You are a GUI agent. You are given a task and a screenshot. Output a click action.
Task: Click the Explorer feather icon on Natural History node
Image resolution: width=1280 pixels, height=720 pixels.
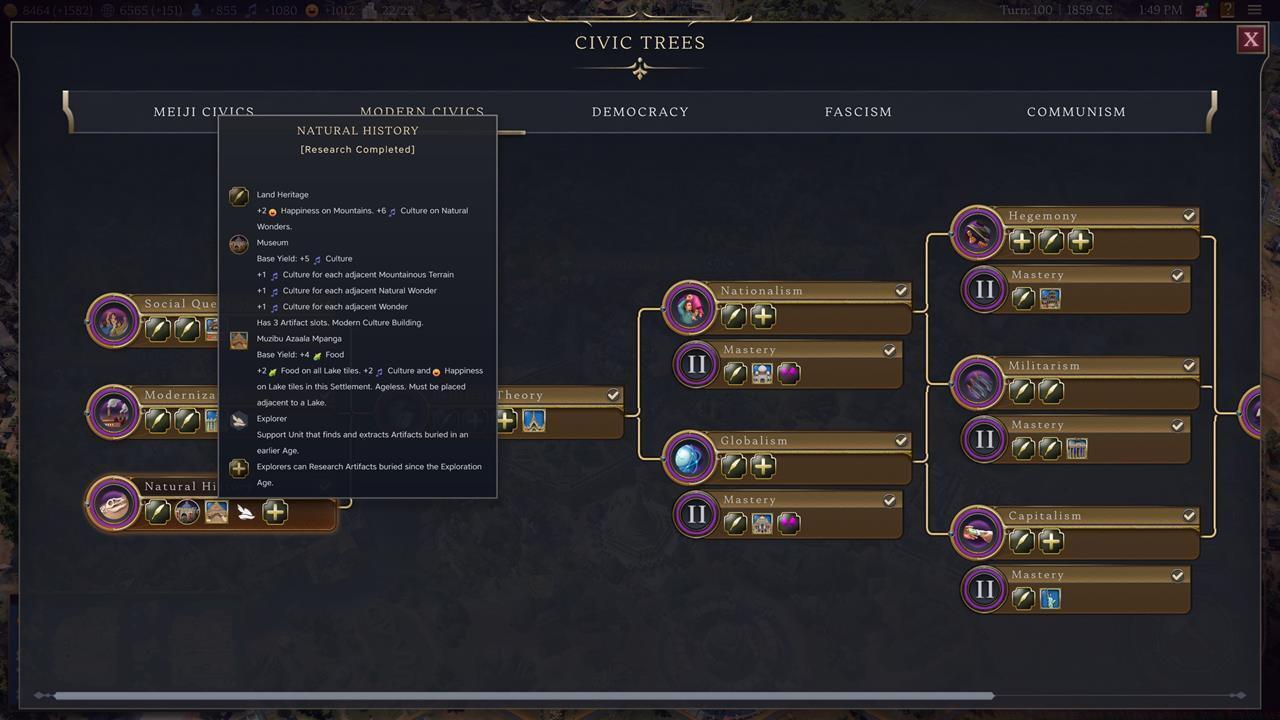[245, 511]
